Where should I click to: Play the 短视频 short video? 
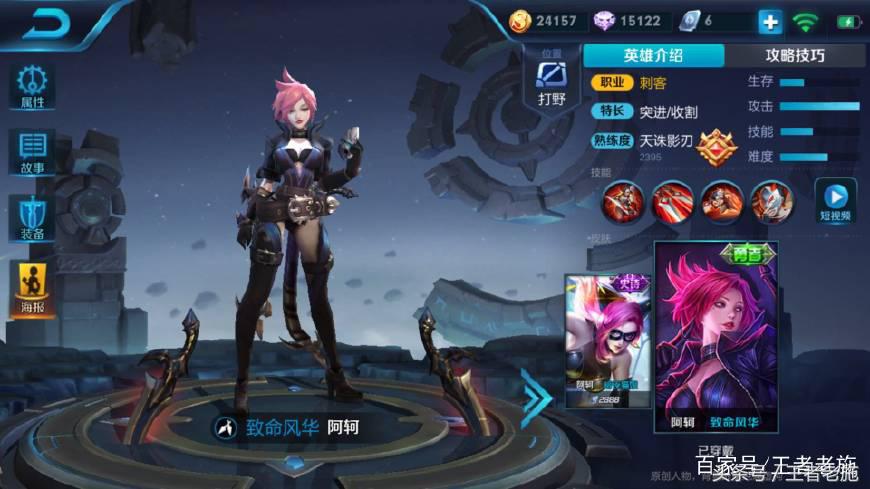click(835, 200)
